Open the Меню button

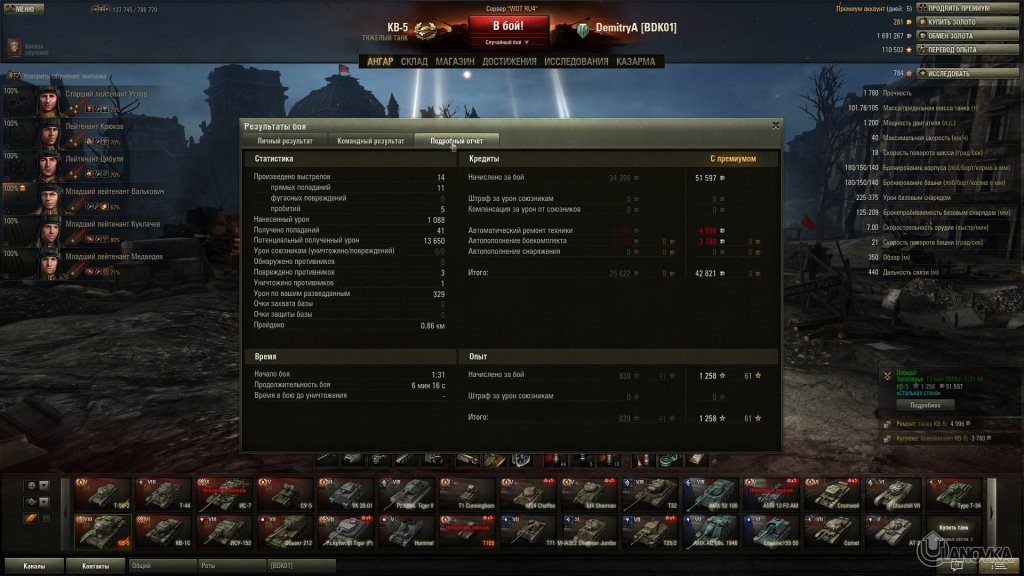tap(23, 8)
